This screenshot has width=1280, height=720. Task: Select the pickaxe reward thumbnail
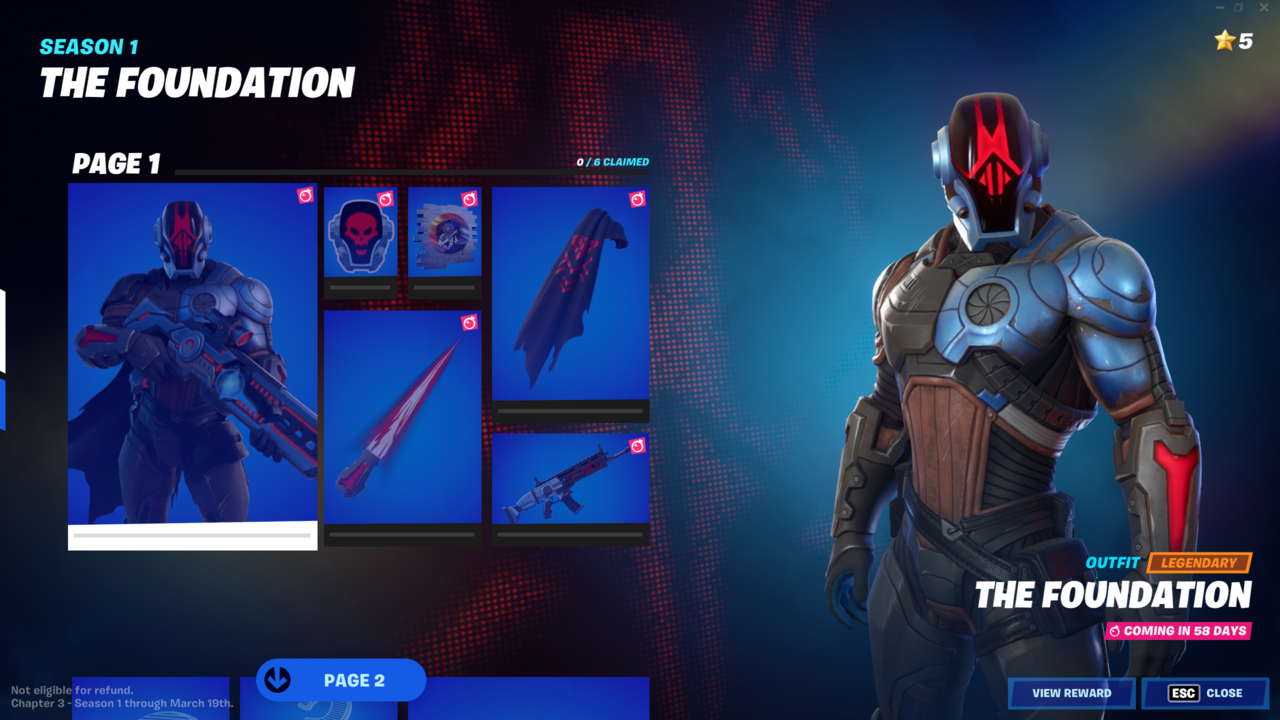(400, 420)
